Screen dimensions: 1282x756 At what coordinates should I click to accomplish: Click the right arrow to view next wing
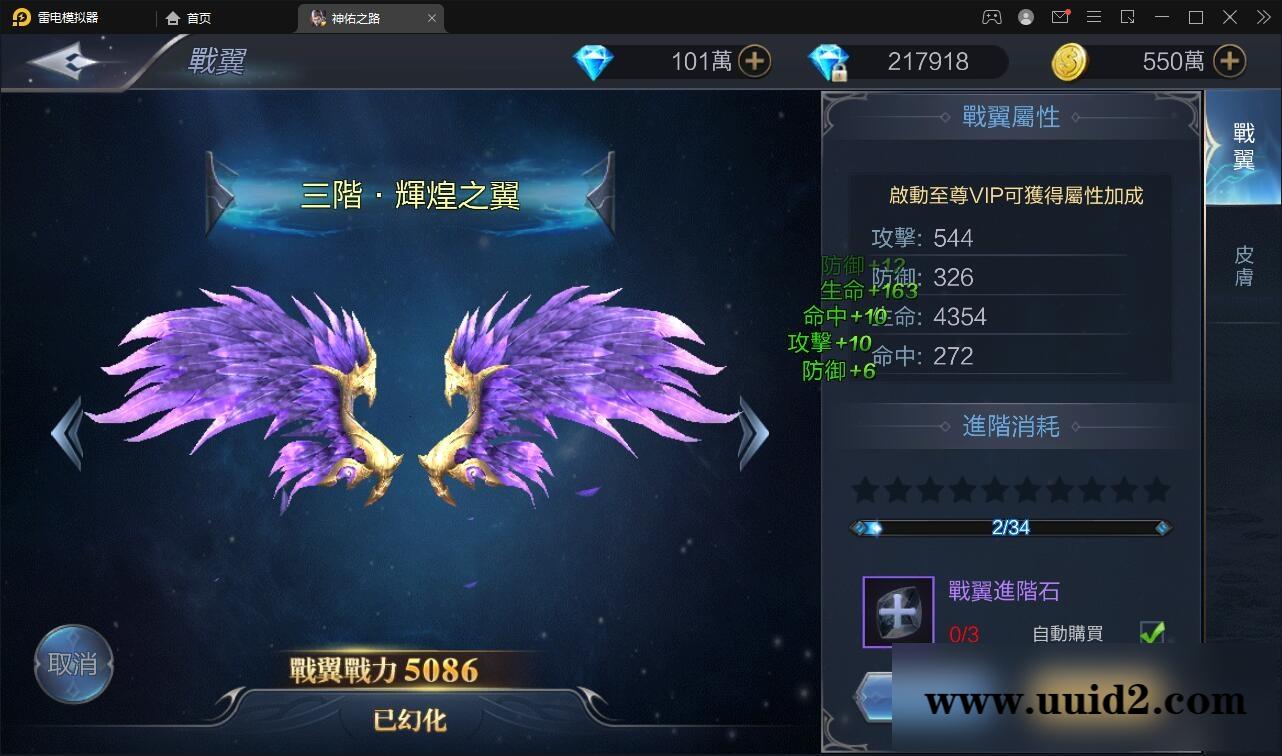755,432
